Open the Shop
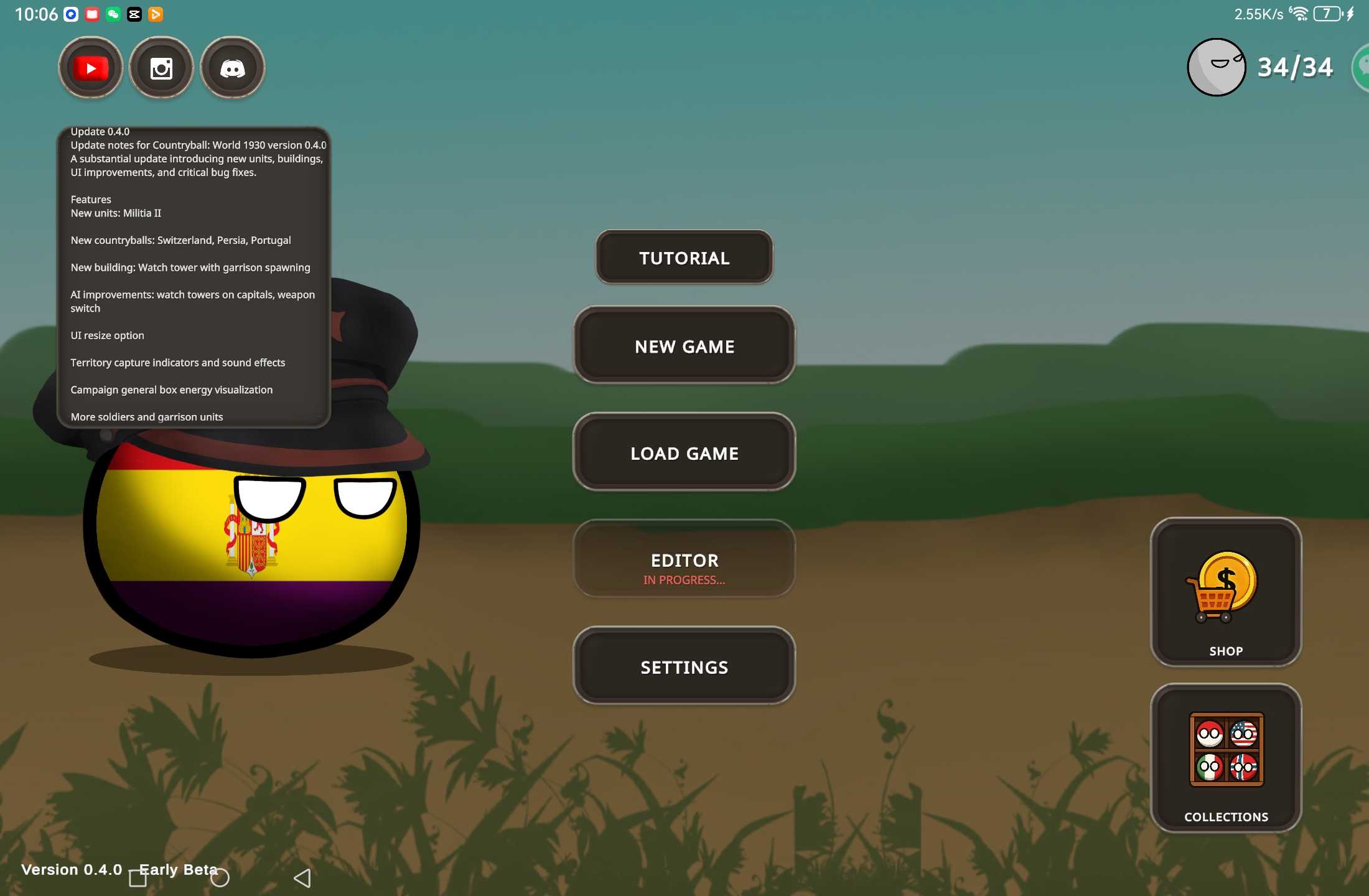 pos(1225,592)
